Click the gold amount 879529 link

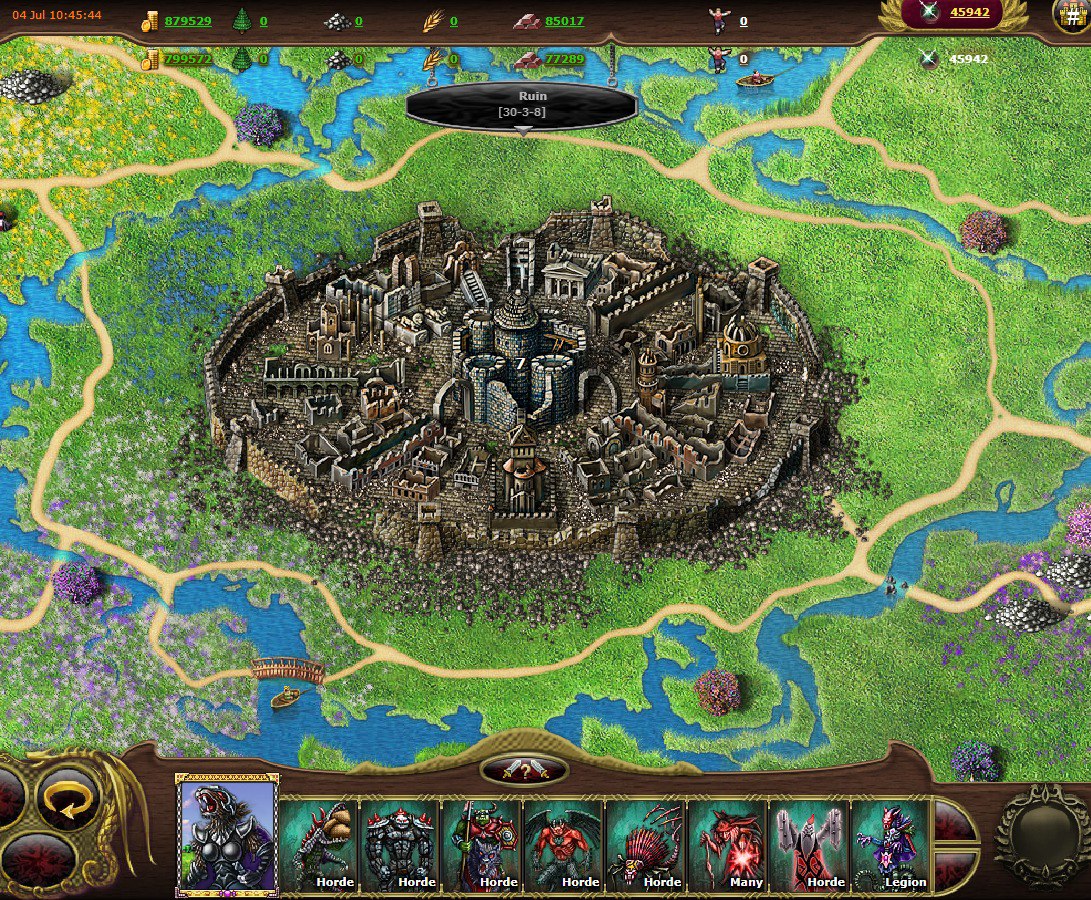[x=187, y=21]
